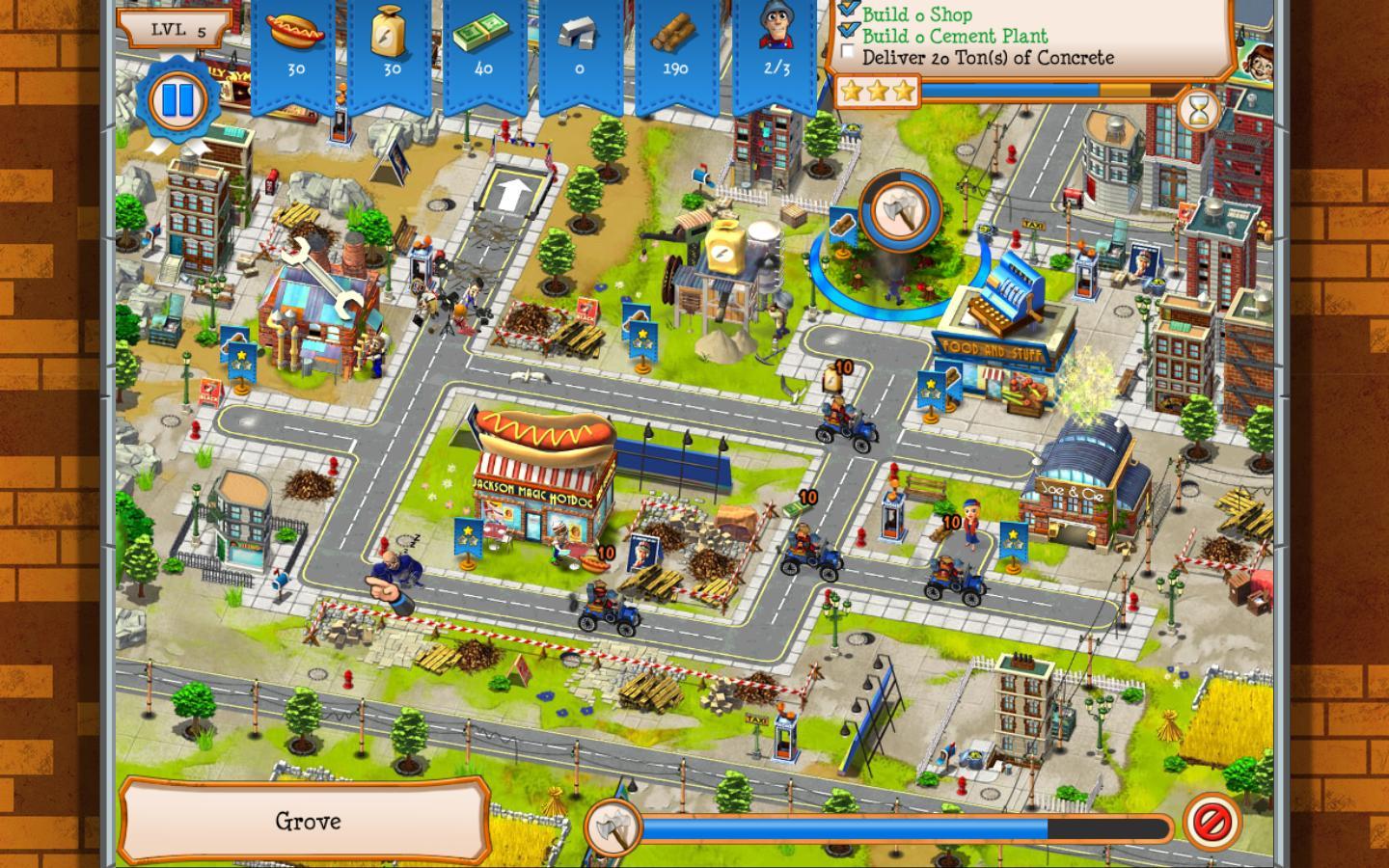The image size is (1389, 868).
Task: Toggle the Build a Cement Plant checkbox
Action: (x=848, y=32)
